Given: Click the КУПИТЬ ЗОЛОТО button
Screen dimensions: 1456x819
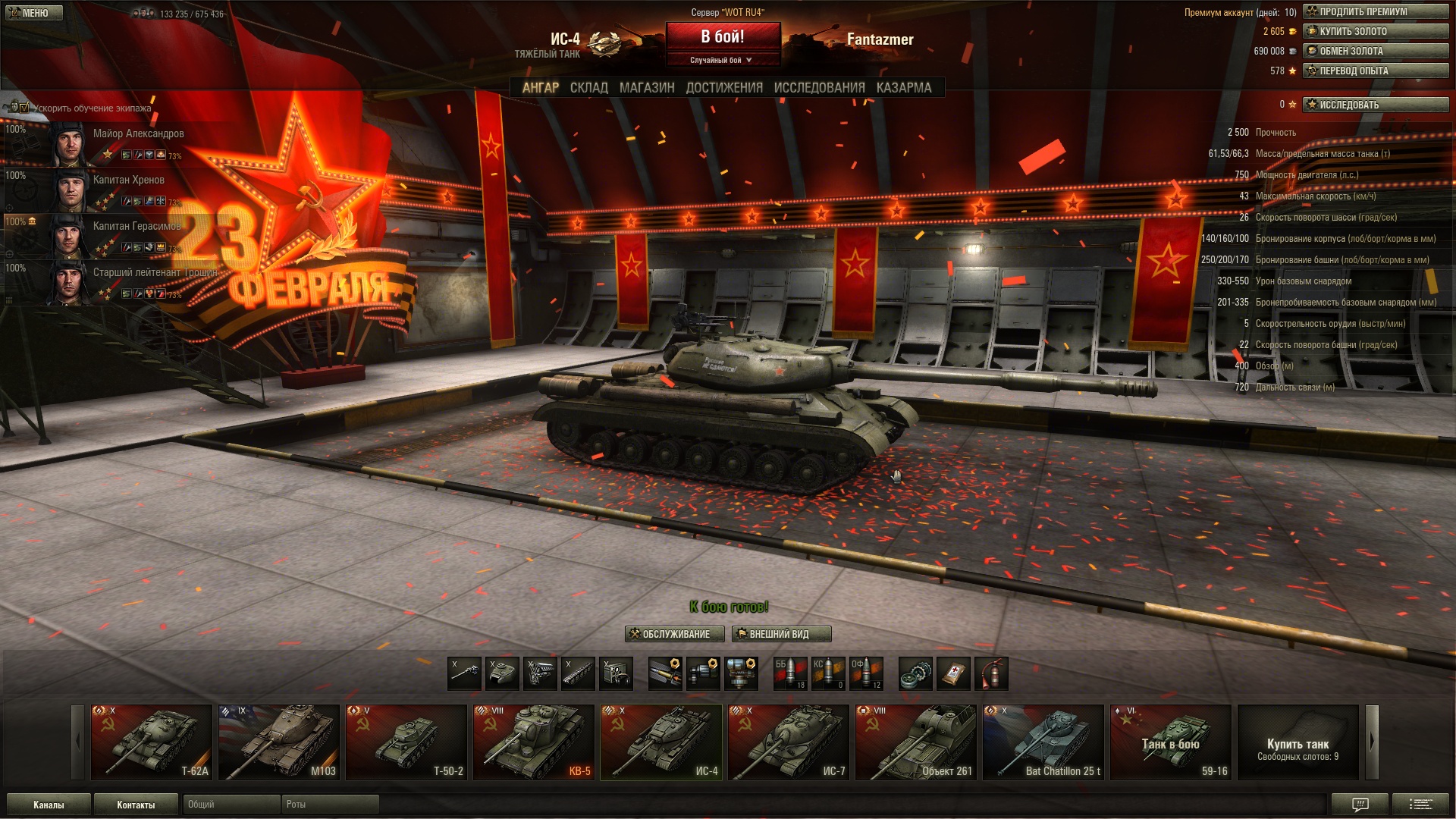Looking at the screenshot, I should click(1375, 32).
